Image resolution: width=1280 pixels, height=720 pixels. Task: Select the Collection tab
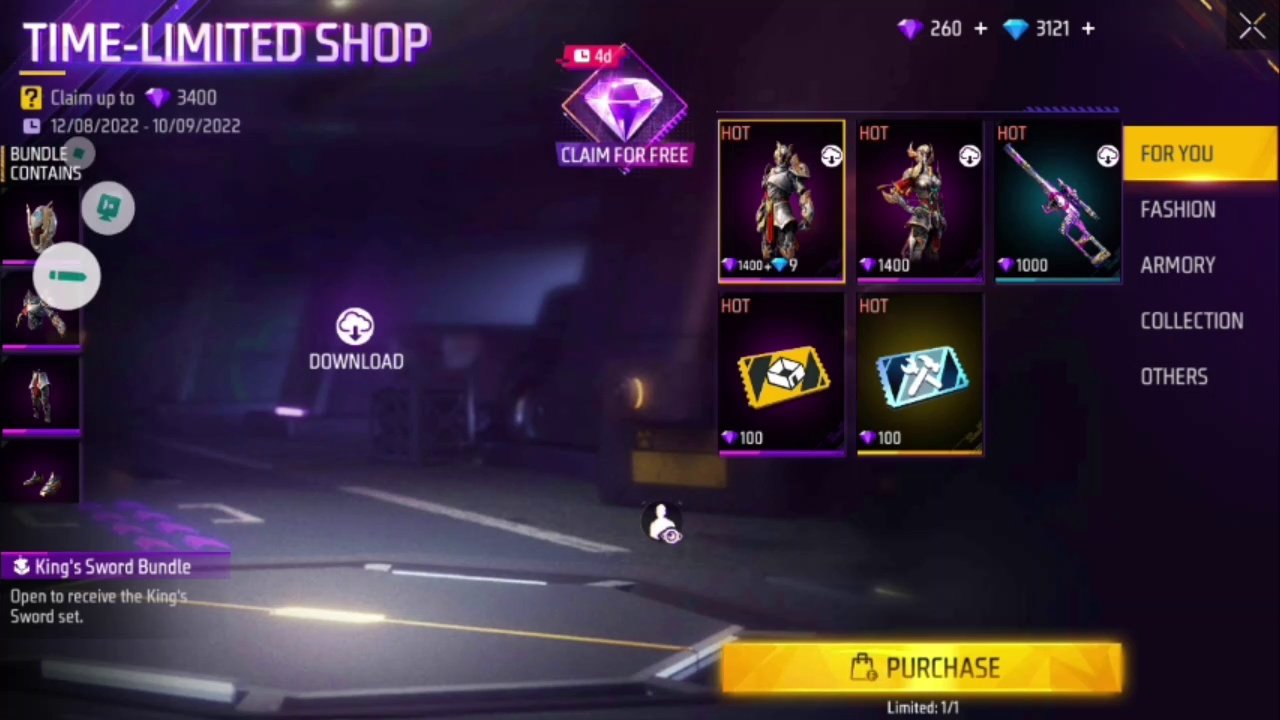(x=1191, y=321)
